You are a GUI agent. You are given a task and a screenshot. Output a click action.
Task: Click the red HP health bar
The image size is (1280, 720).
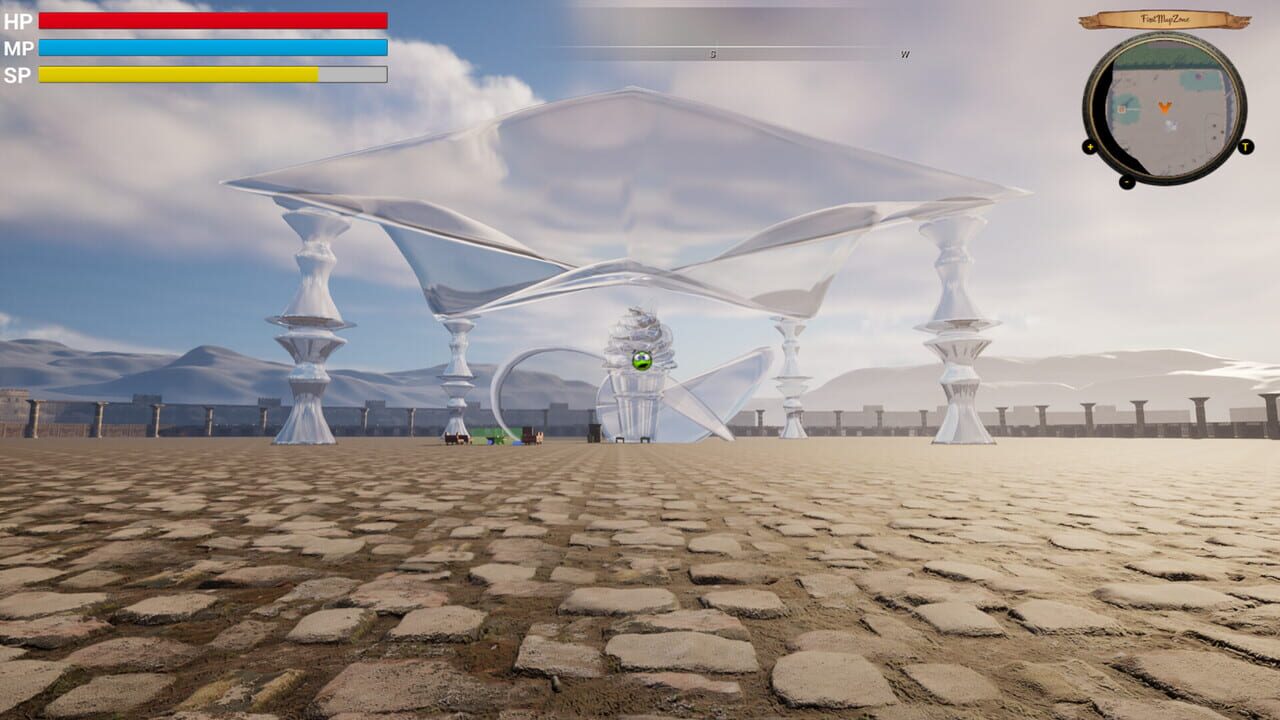[210, 19]
